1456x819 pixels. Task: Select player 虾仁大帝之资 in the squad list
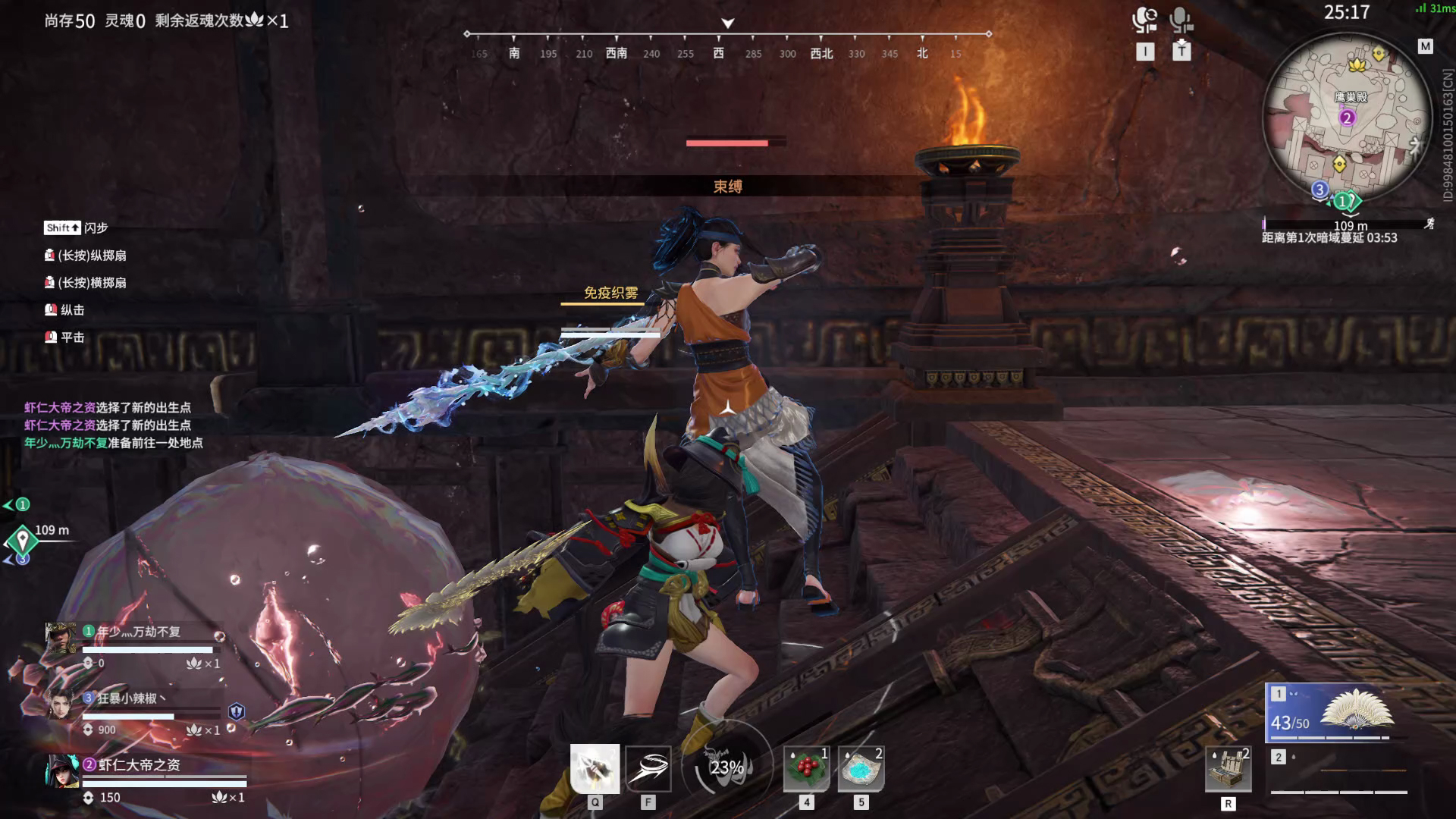pyautogui.click(x=140, y=765)
